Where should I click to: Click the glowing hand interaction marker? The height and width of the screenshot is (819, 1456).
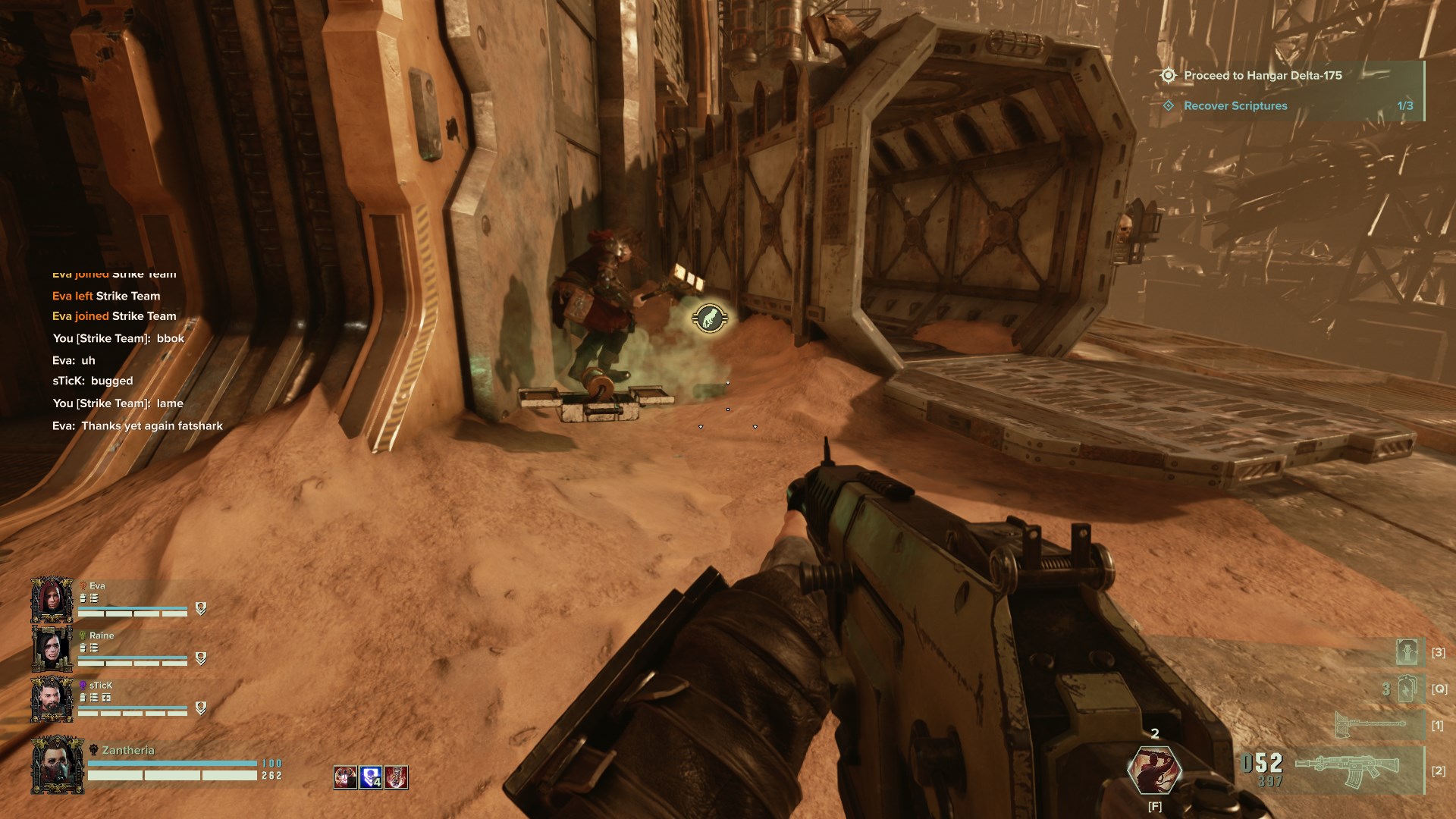710,318
